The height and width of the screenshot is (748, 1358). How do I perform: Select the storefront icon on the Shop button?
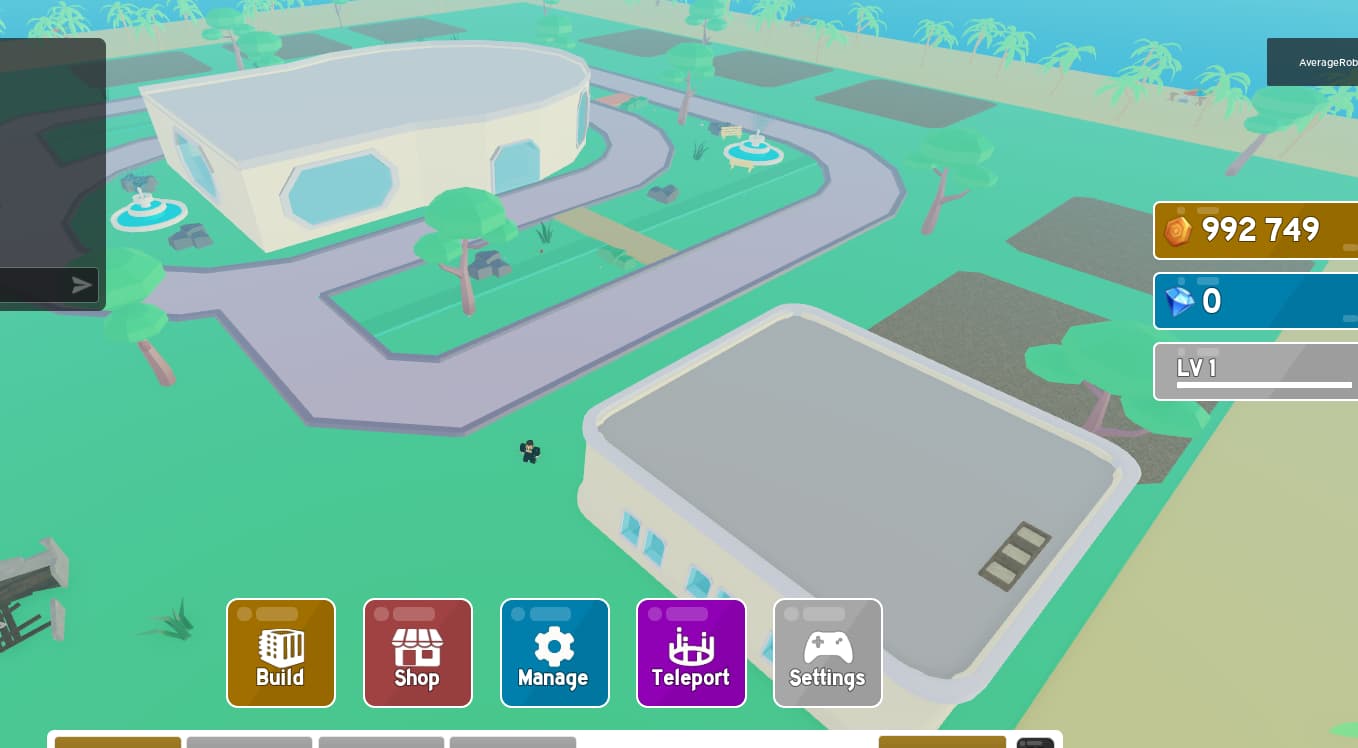point(417,645)
